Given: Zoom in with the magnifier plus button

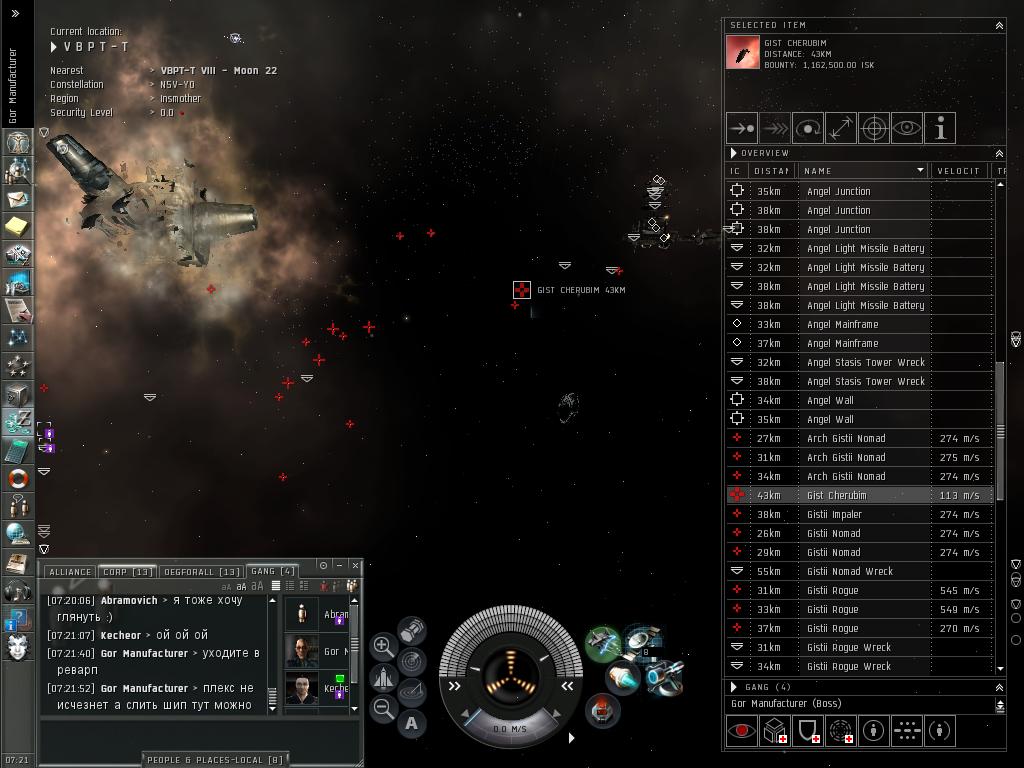Looking at the screenshot, I should (383, 646).
